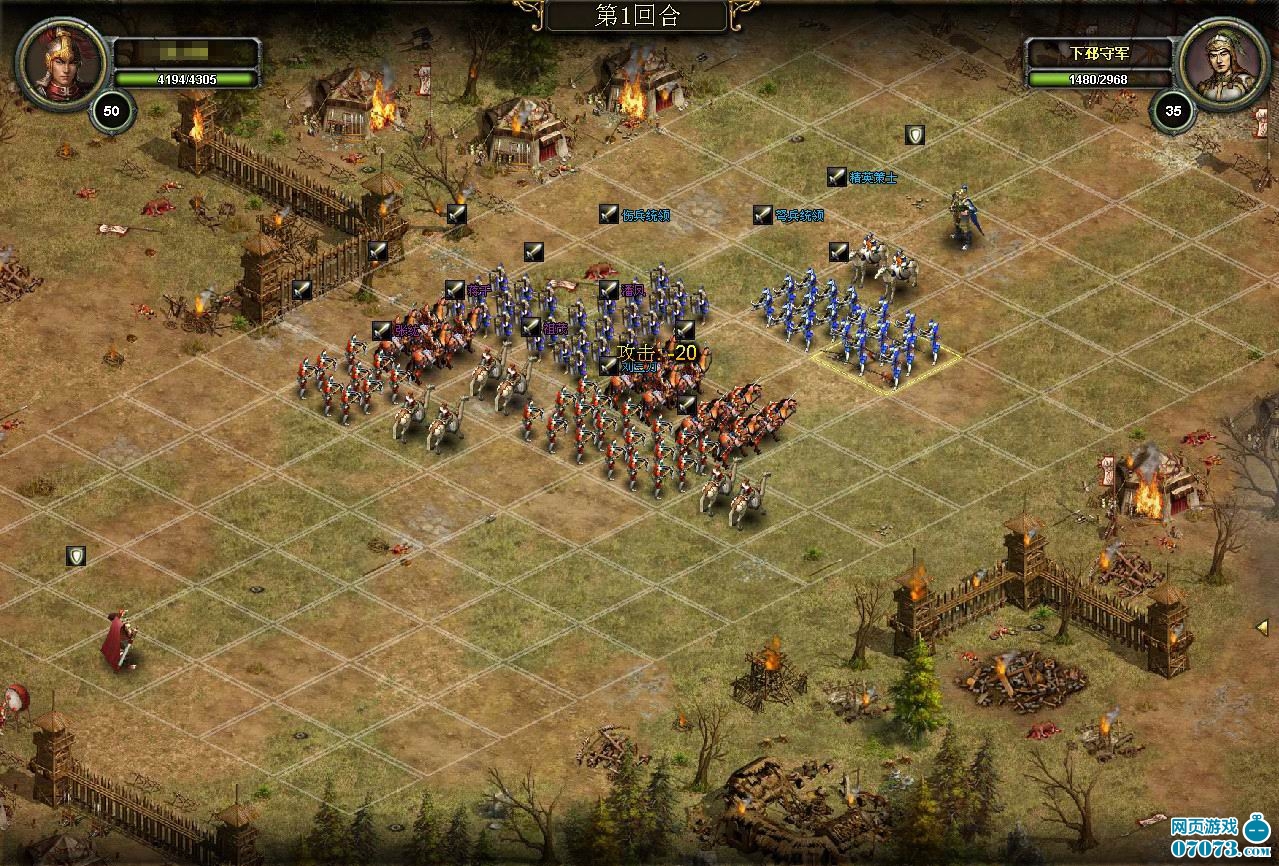The width and height of the screenshot is (1279, 866).
Task: Click the player commander portrait
Action: [60, 62]
